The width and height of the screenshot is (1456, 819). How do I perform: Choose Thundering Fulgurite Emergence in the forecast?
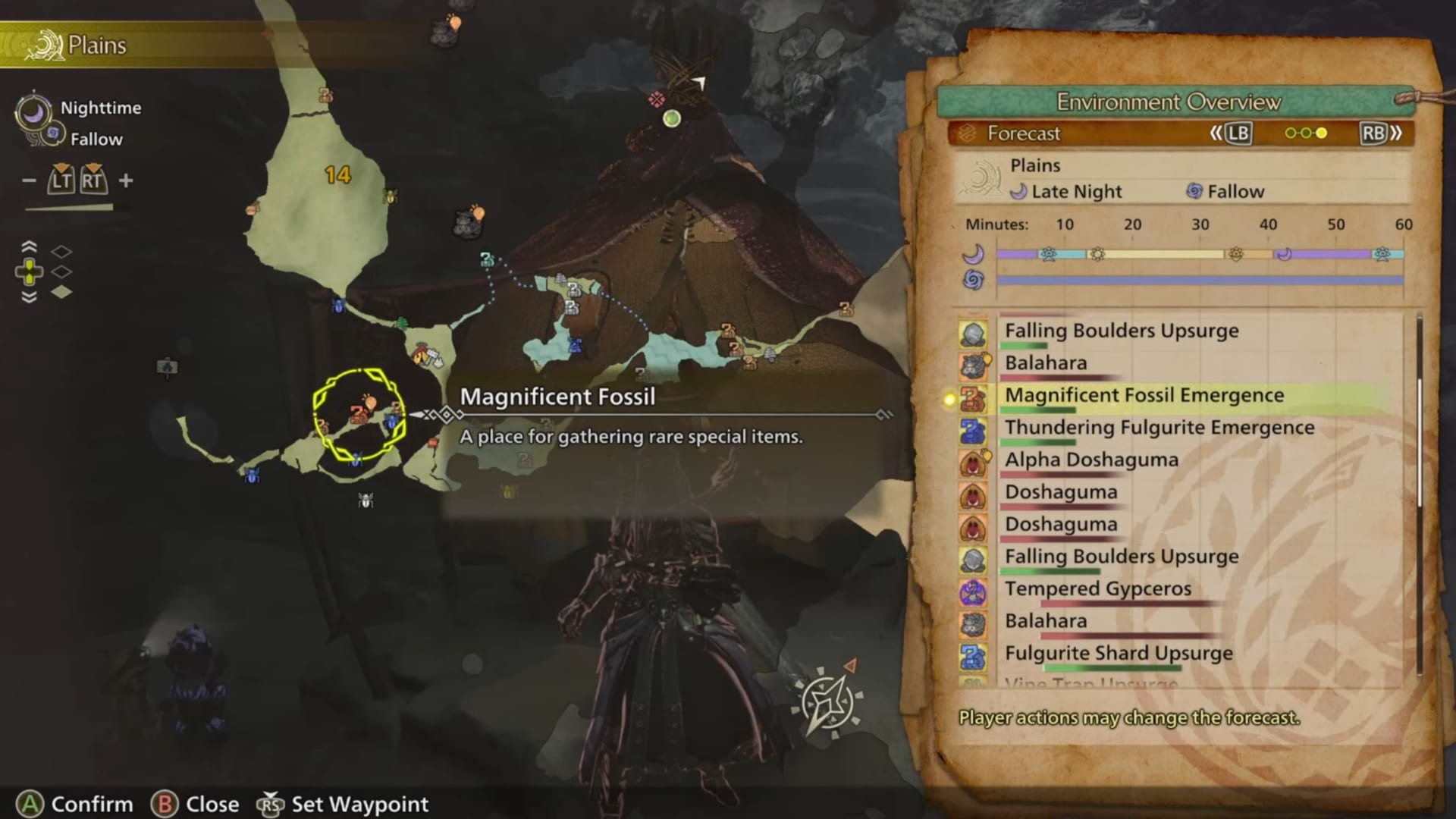1159,428
